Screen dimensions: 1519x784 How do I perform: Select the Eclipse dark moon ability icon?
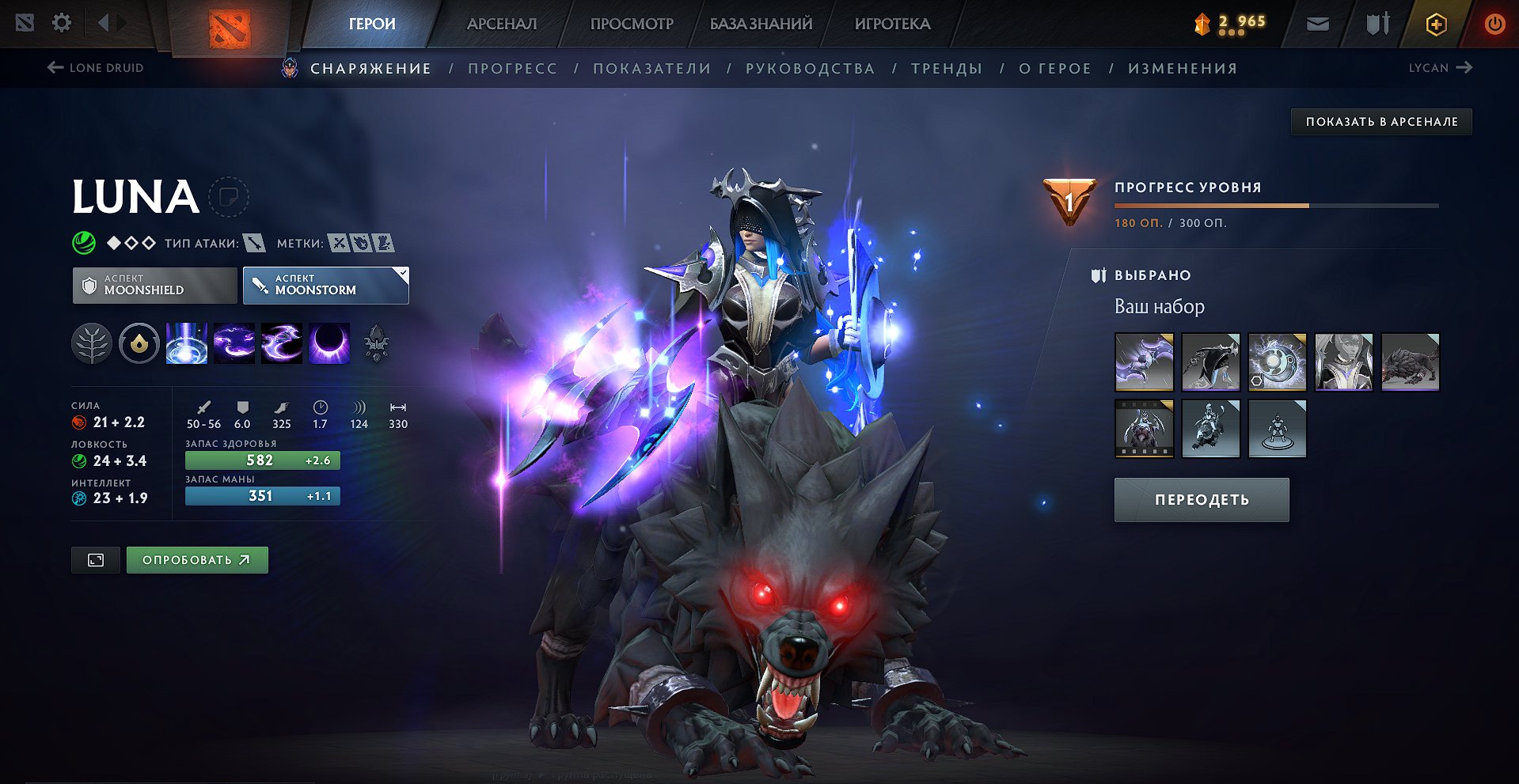click(x=329, y=343)
